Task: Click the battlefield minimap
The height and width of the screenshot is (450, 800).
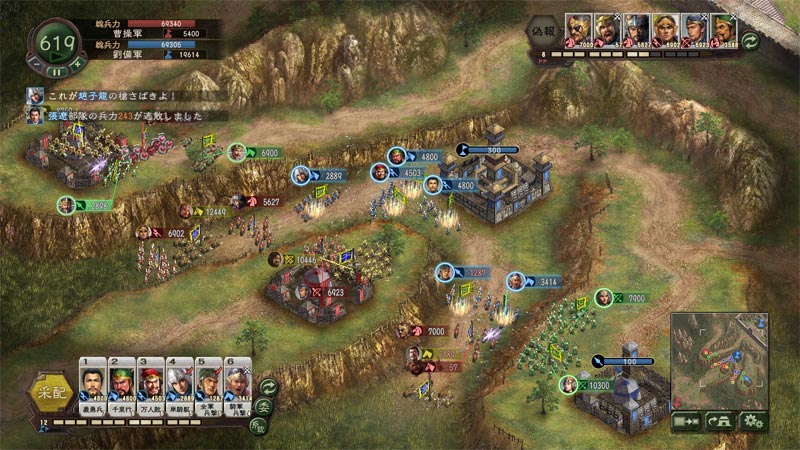Action: [718, 360]
